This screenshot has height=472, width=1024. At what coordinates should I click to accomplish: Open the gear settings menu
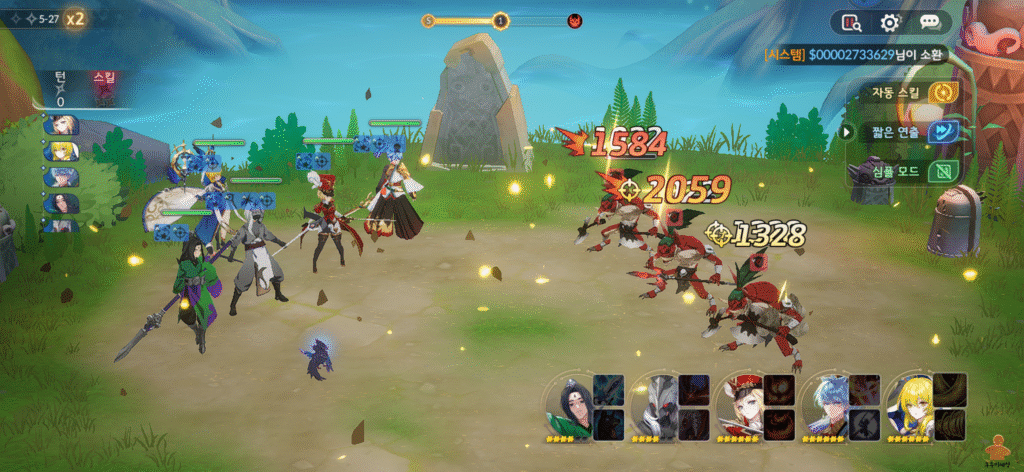(889, 22)
